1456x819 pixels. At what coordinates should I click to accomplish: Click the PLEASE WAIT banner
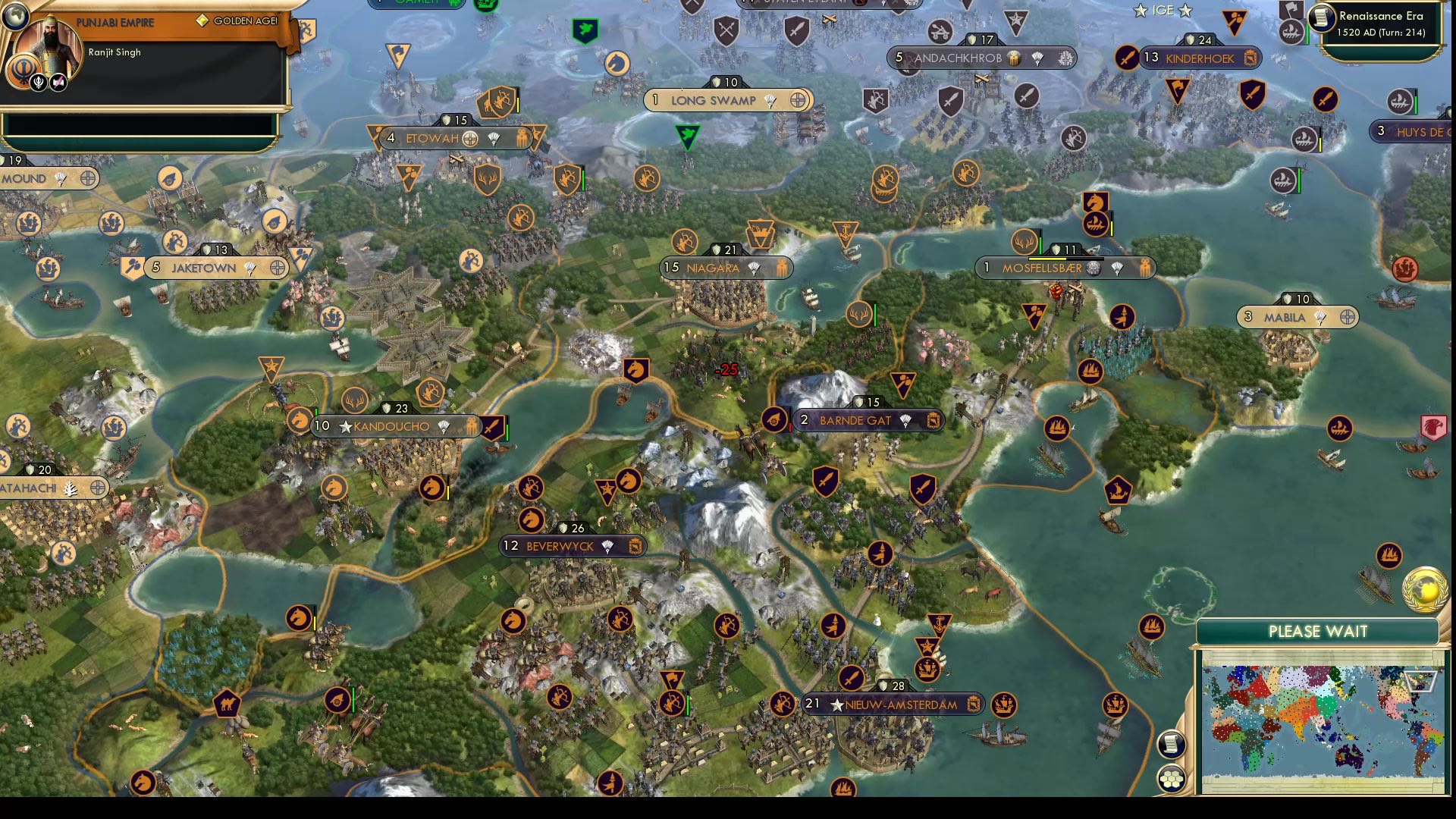(x=1318, y=631)
